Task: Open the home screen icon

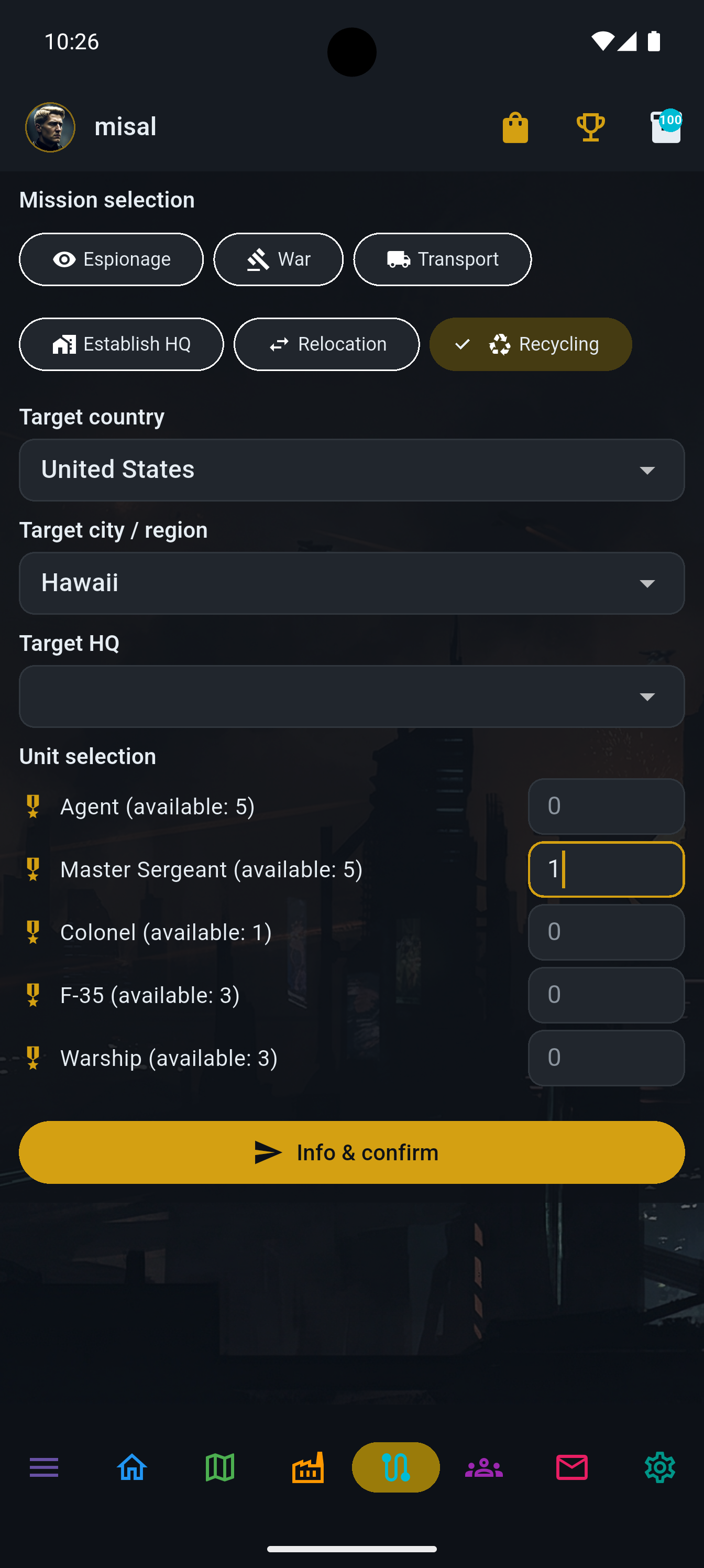Action: [131, 1467]
